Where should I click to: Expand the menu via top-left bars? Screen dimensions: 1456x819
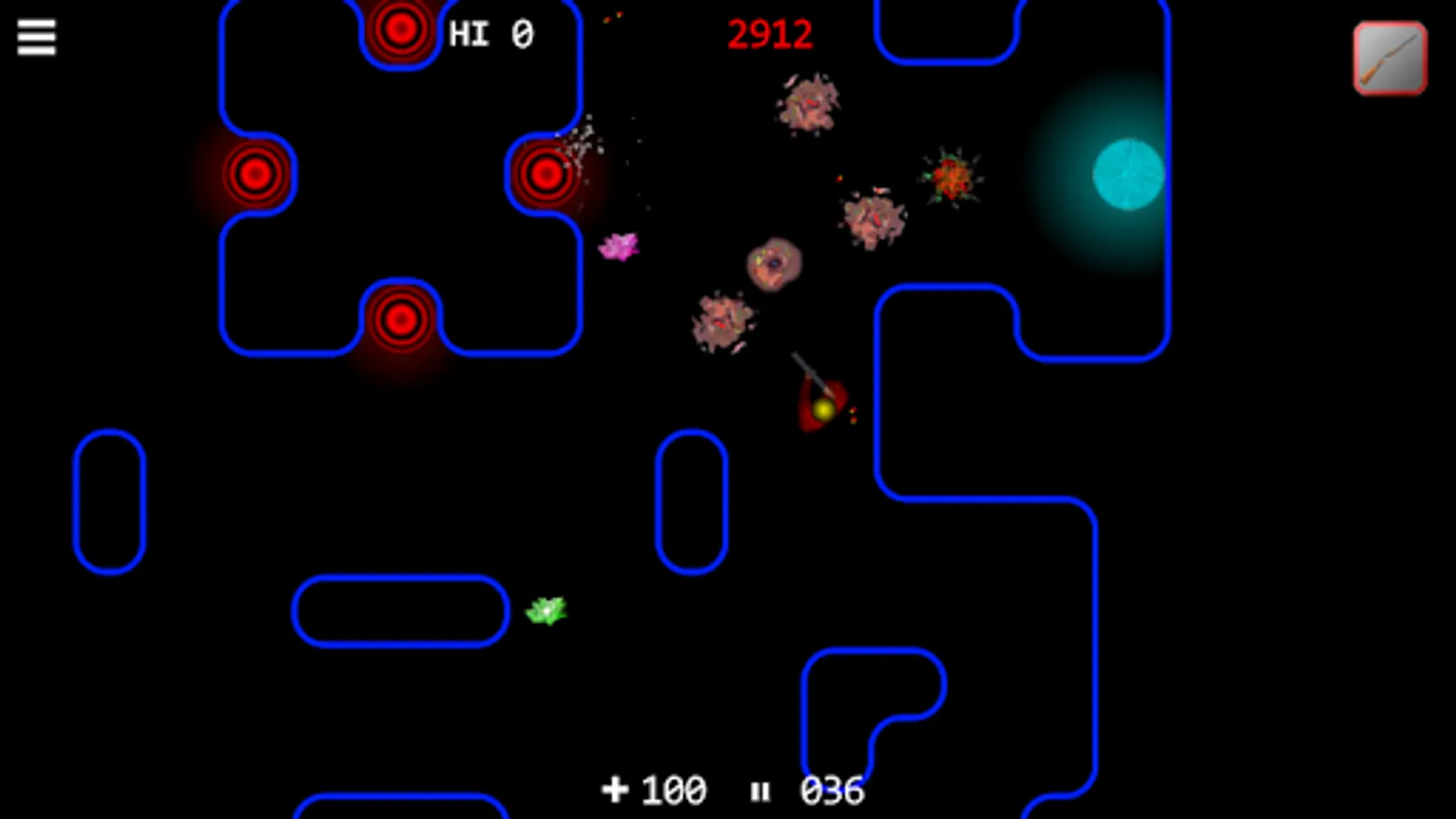point(35,38)
